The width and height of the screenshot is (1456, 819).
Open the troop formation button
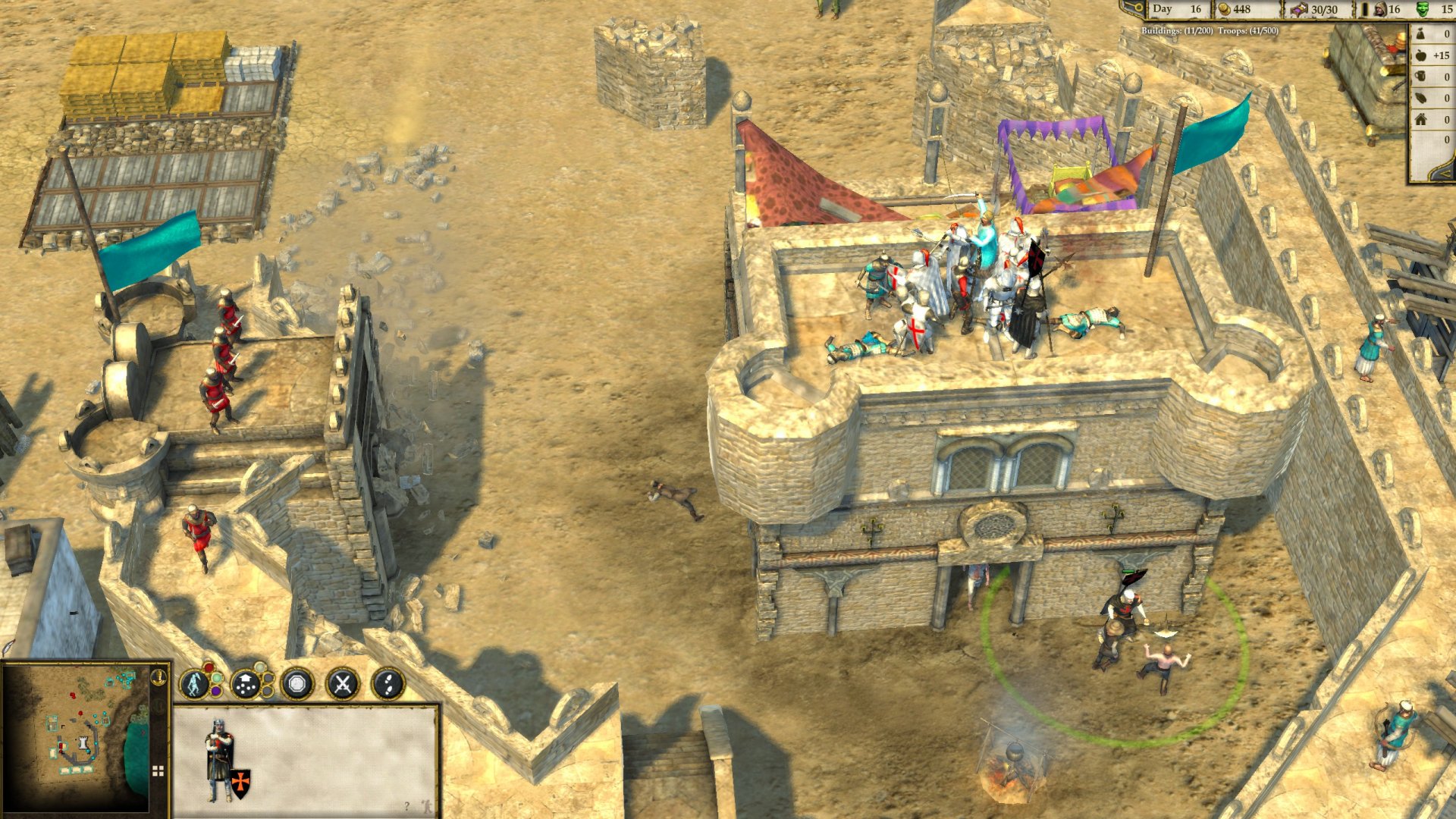pos(246,684)
